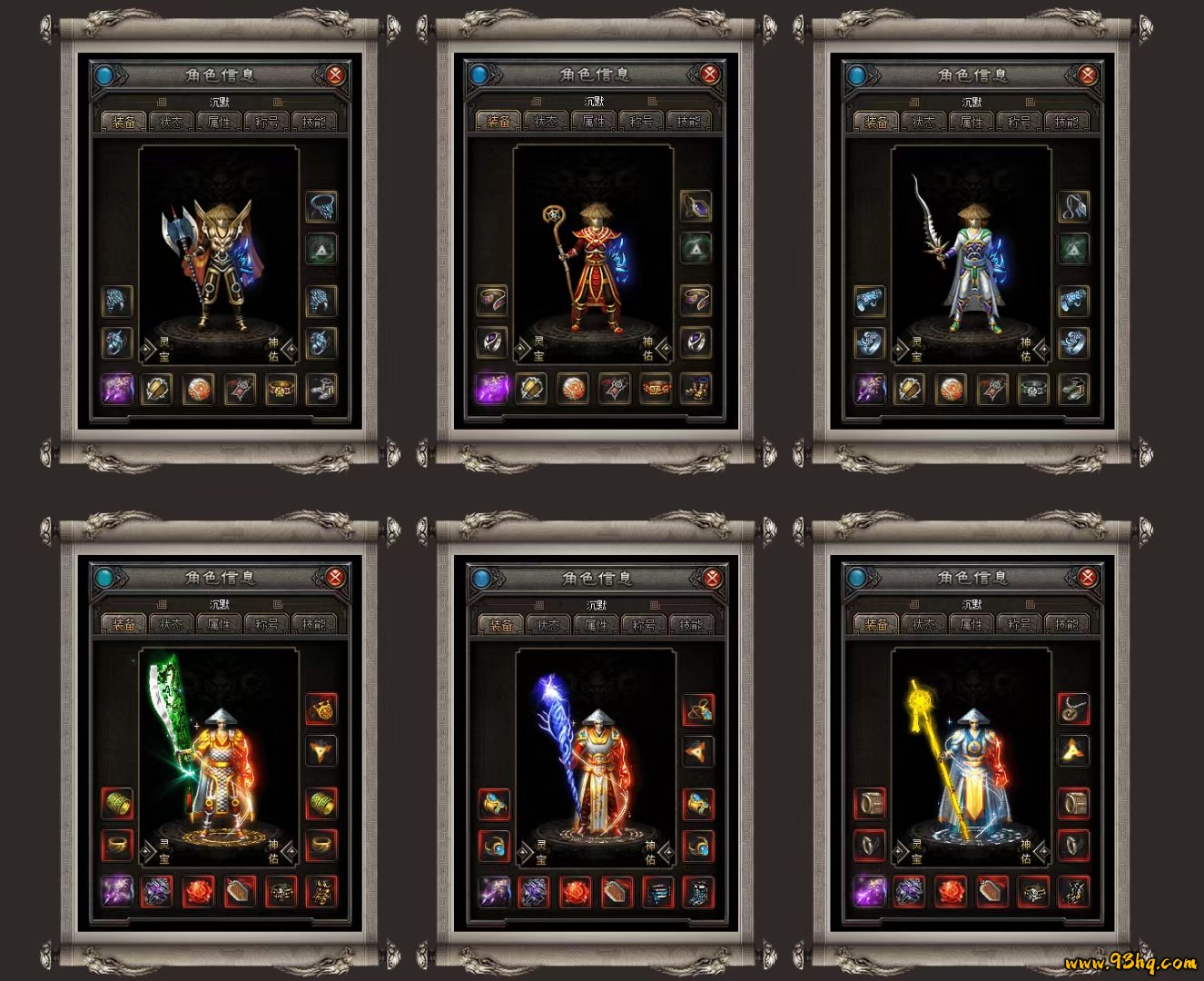Open 属性 tab in white-robed swordsman panel
1204x981 pixels.
[972, 121]
